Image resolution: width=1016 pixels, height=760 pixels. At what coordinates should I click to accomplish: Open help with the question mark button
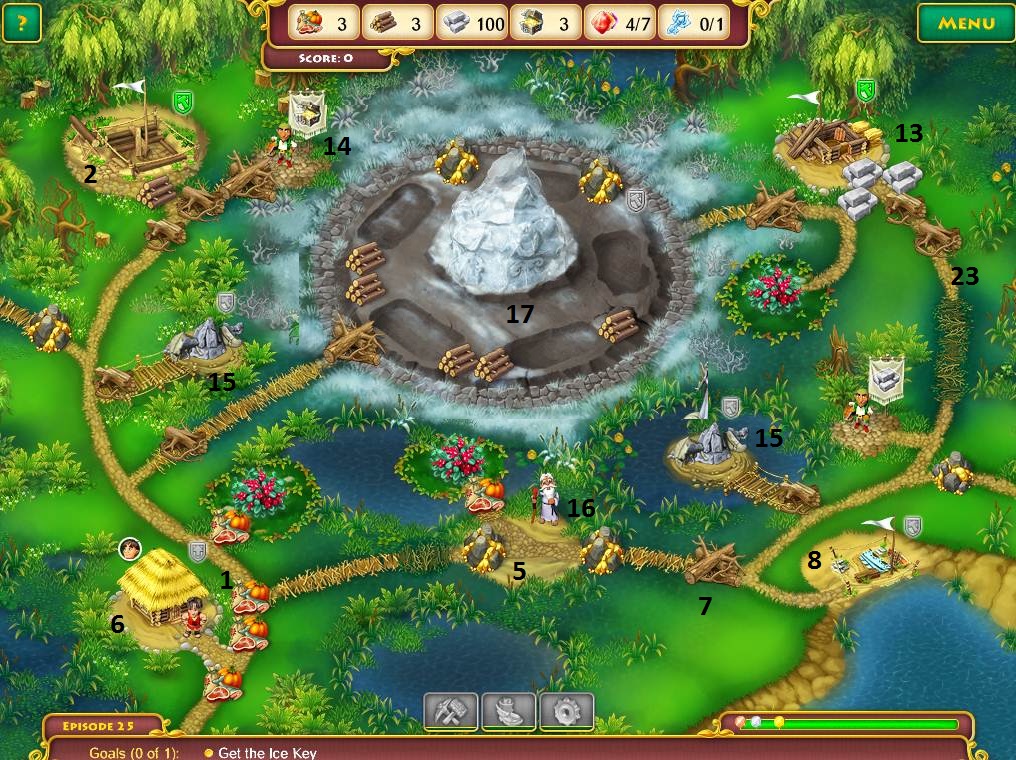tap(22, 23)
